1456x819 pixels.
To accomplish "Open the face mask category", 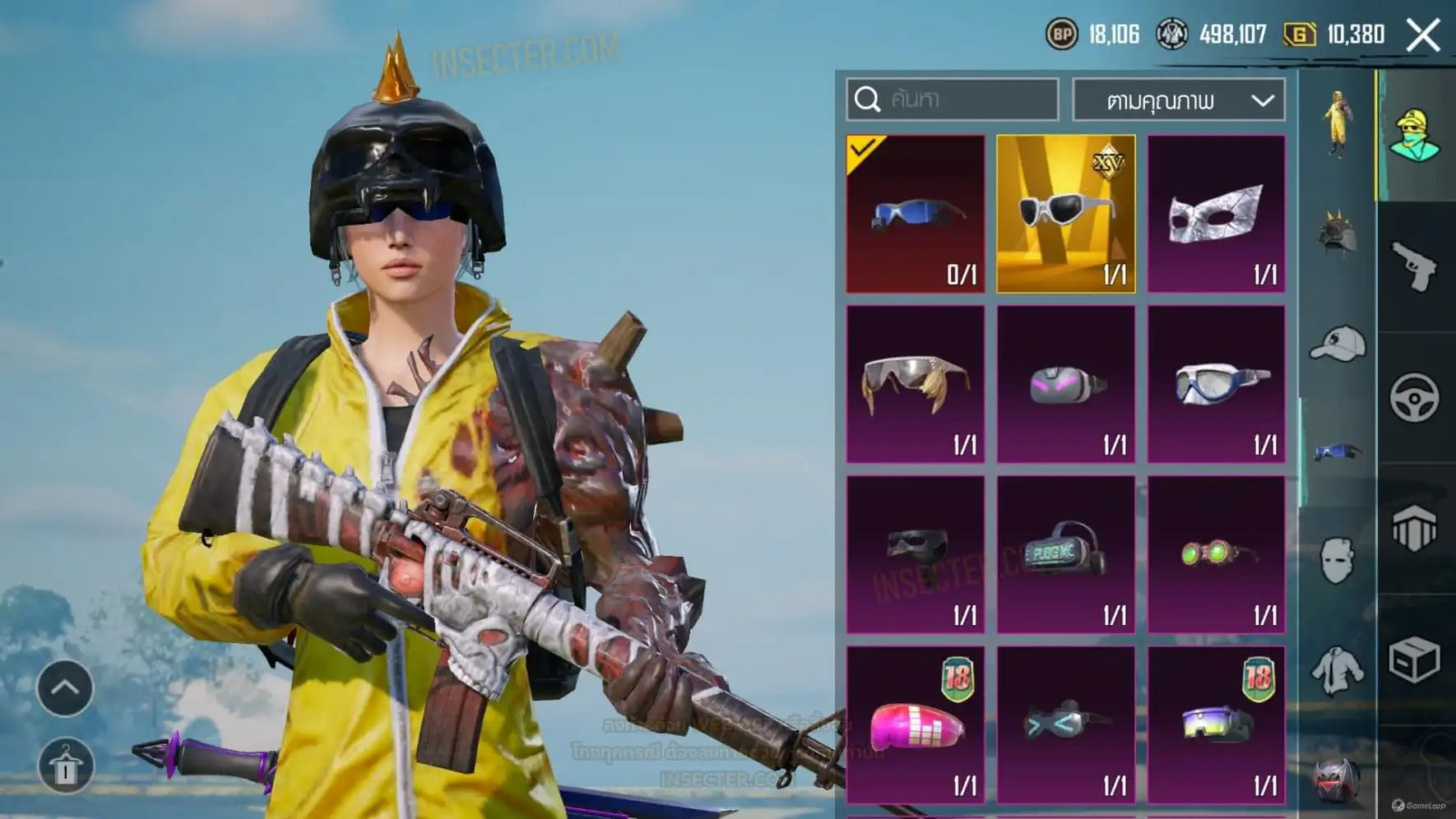I will click(1337, 561).
